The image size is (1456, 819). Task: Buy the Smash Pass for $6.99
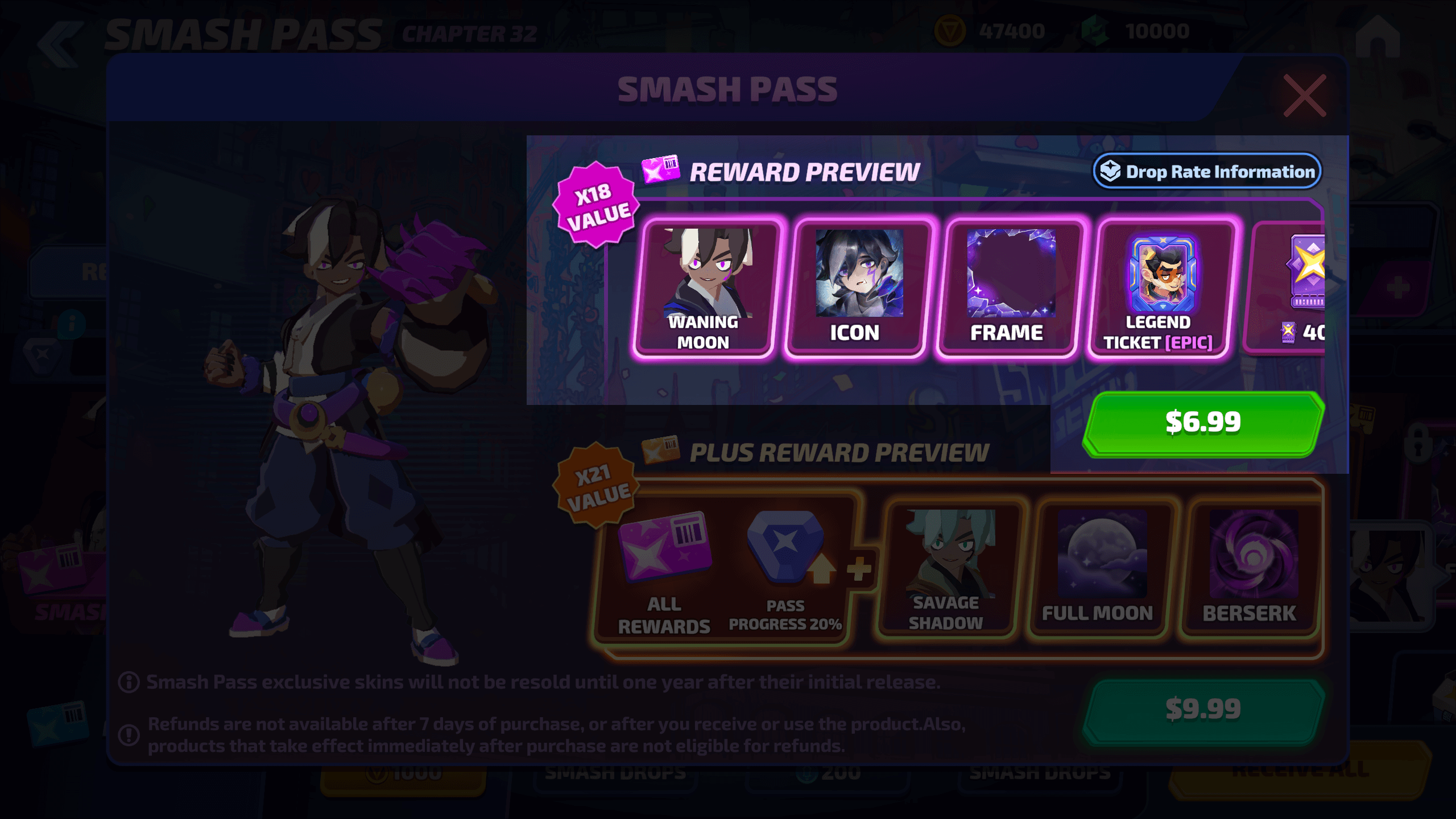[x=1203, y=423]
